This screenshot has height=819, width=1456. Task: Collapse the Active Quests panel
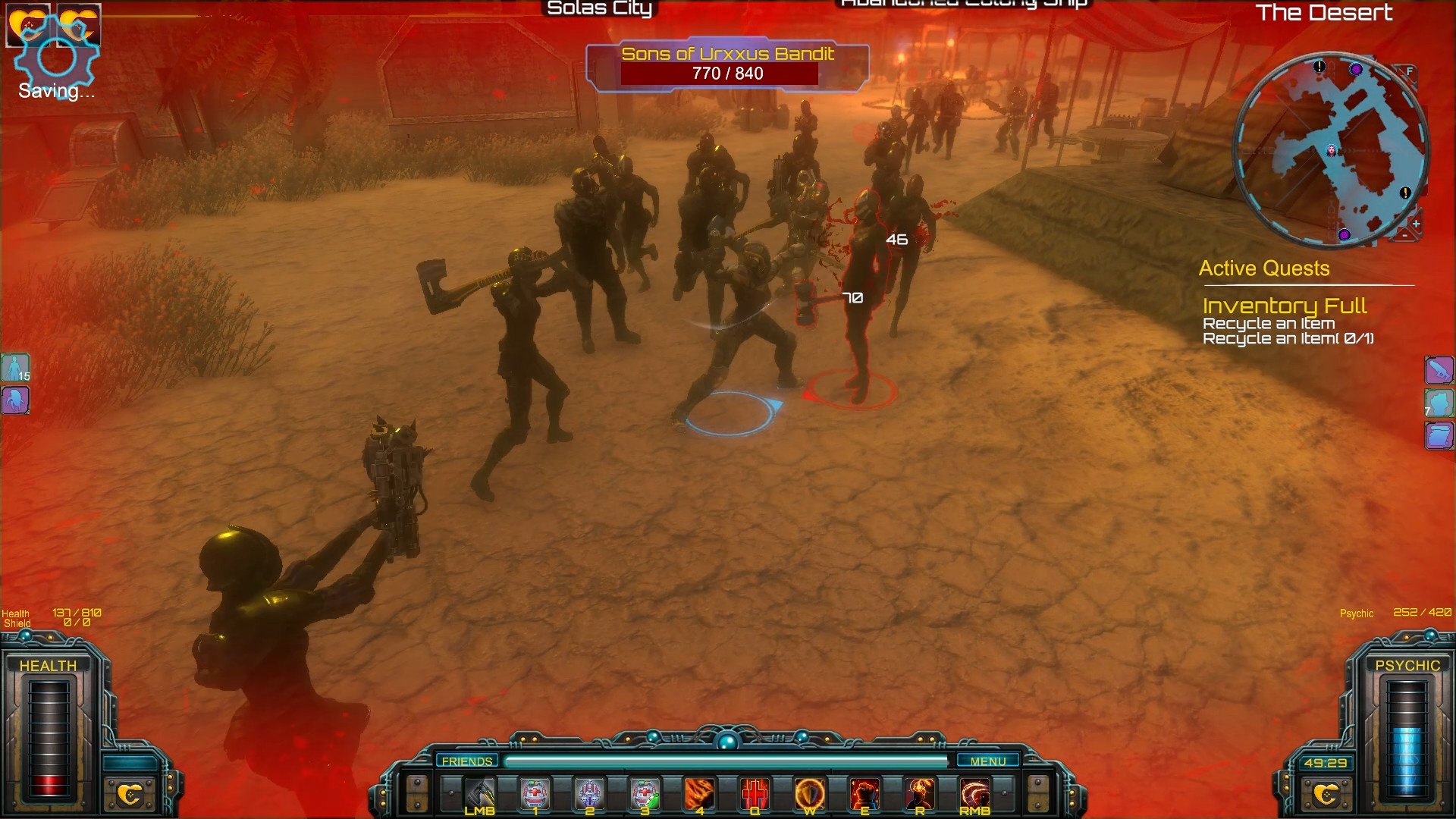point(1263,268)
